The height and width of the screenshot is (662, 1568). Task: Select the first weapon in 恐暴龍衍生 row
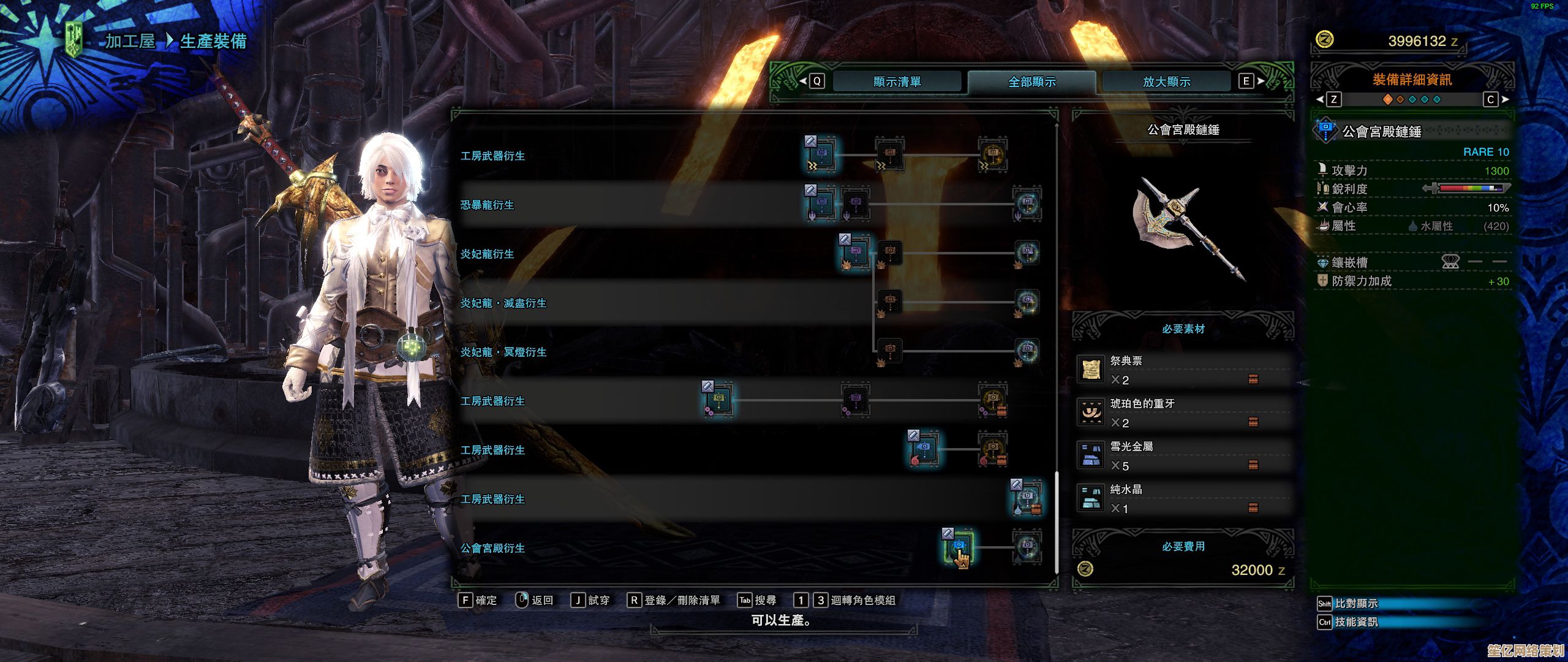click(821, 204)
